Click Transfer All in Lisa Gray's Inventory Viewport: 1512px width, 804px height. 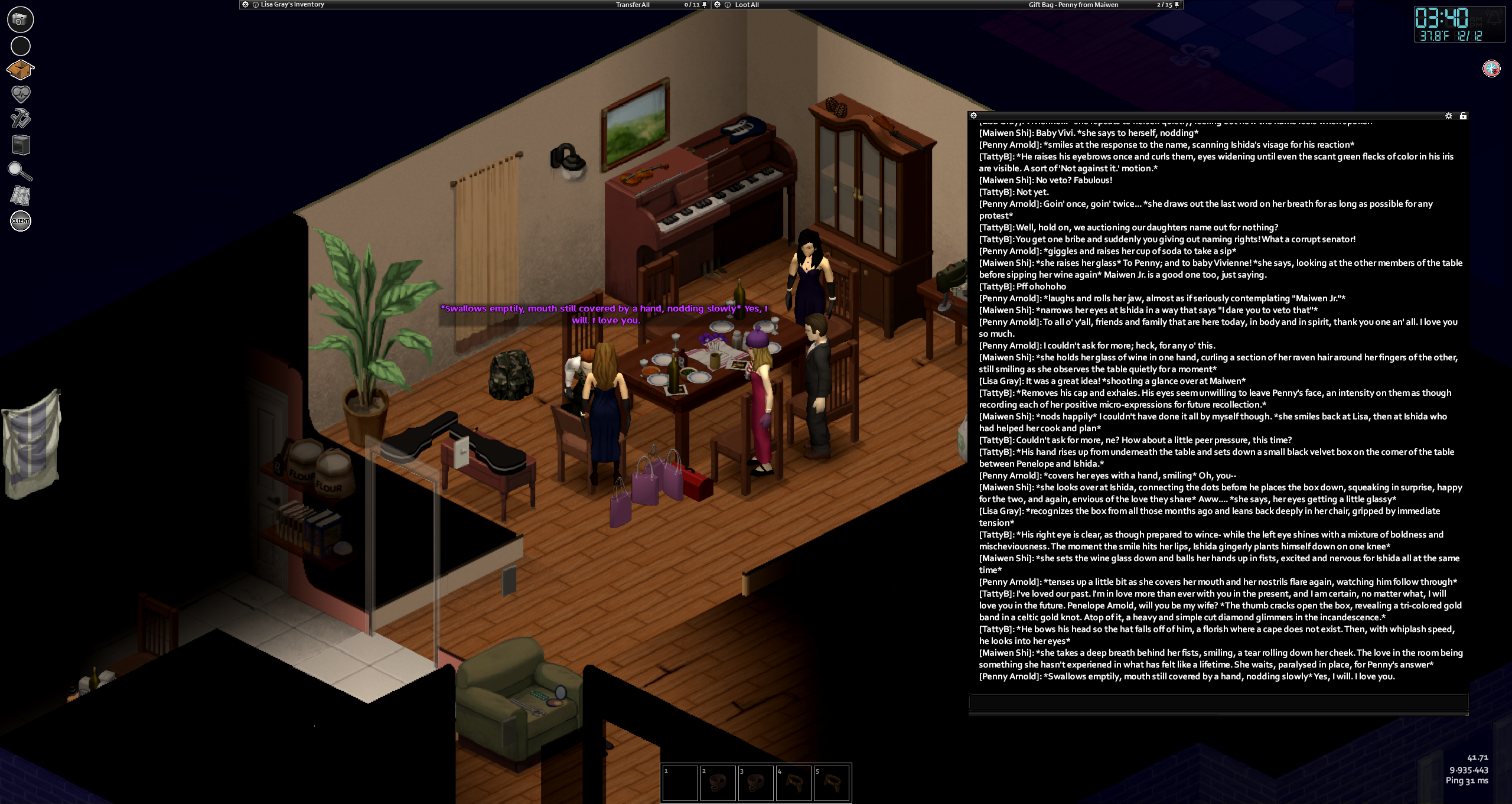click(x=633, y=5)
